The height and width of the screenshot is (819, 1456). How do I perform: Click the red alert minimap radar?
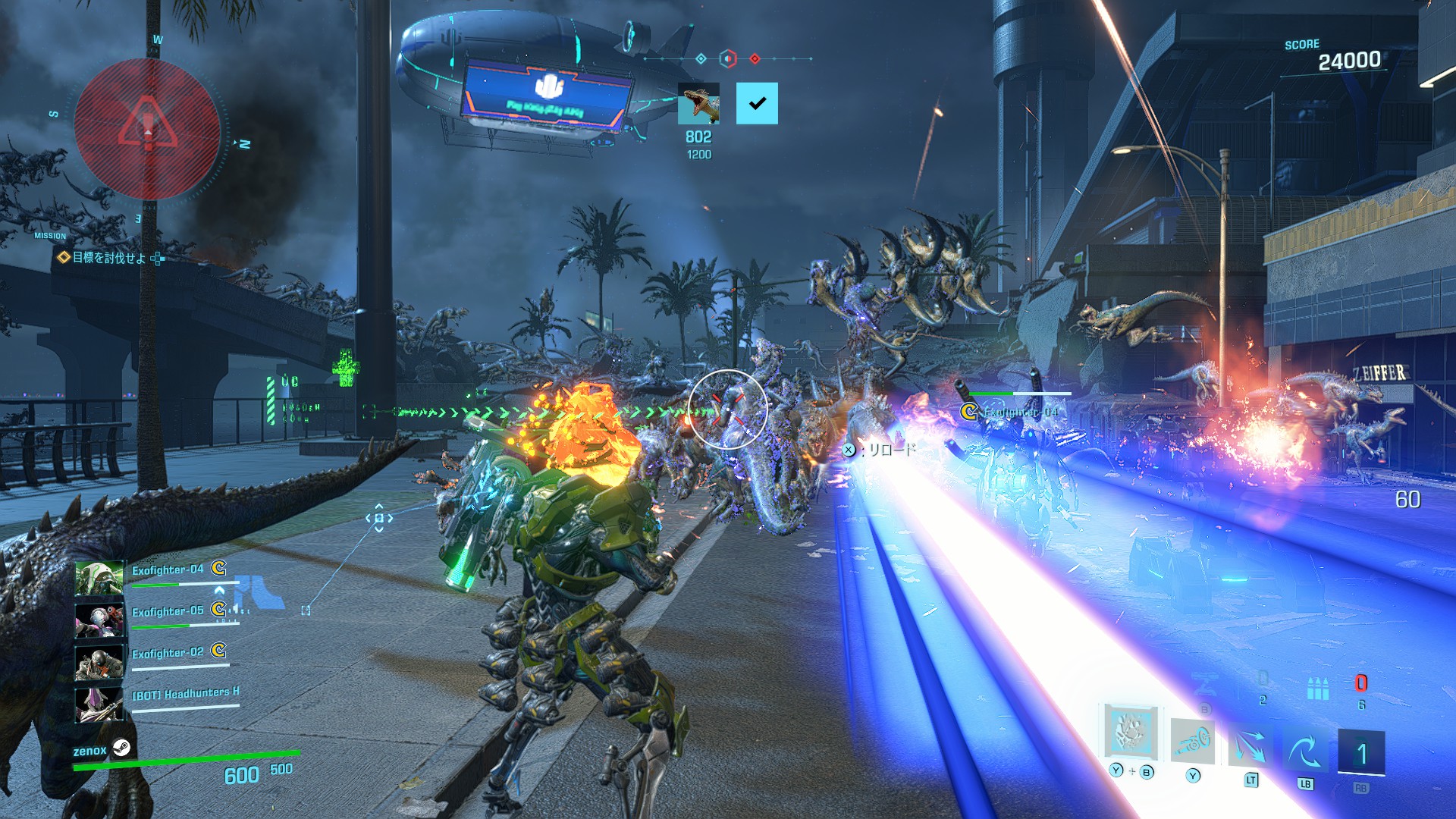(147, 130)
